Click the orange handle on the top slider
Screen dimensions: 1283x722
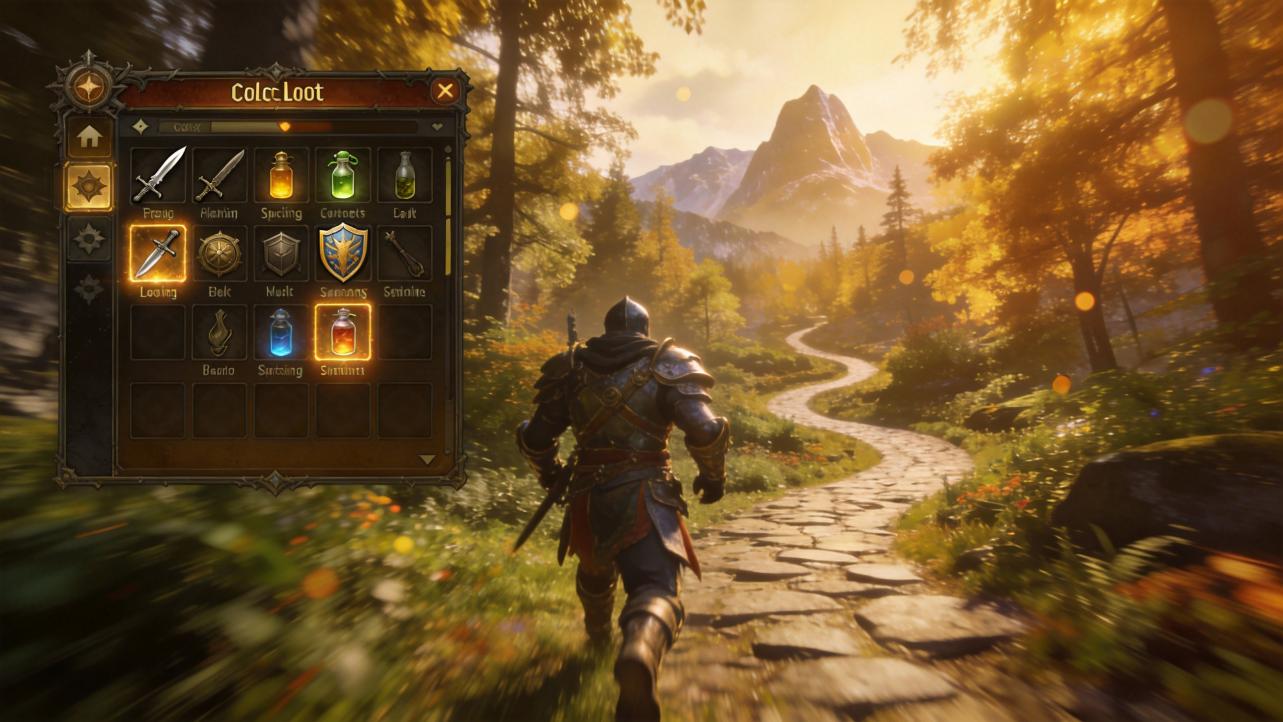pyautogui.click(x=285, y=127)
